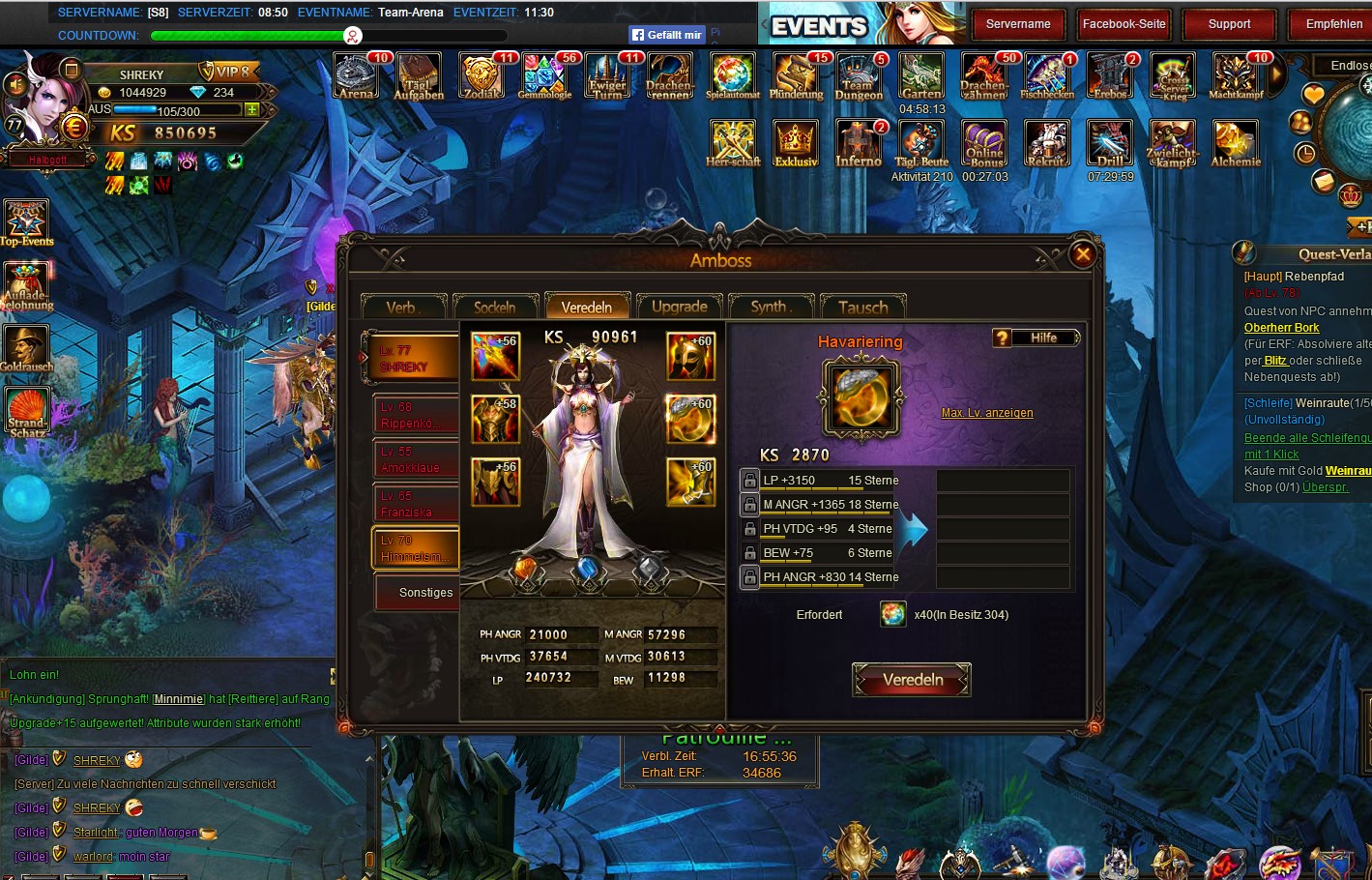Open the Goldrausch side icon
This screenshot has width=1372, height=880.
(x=26, y=348)
